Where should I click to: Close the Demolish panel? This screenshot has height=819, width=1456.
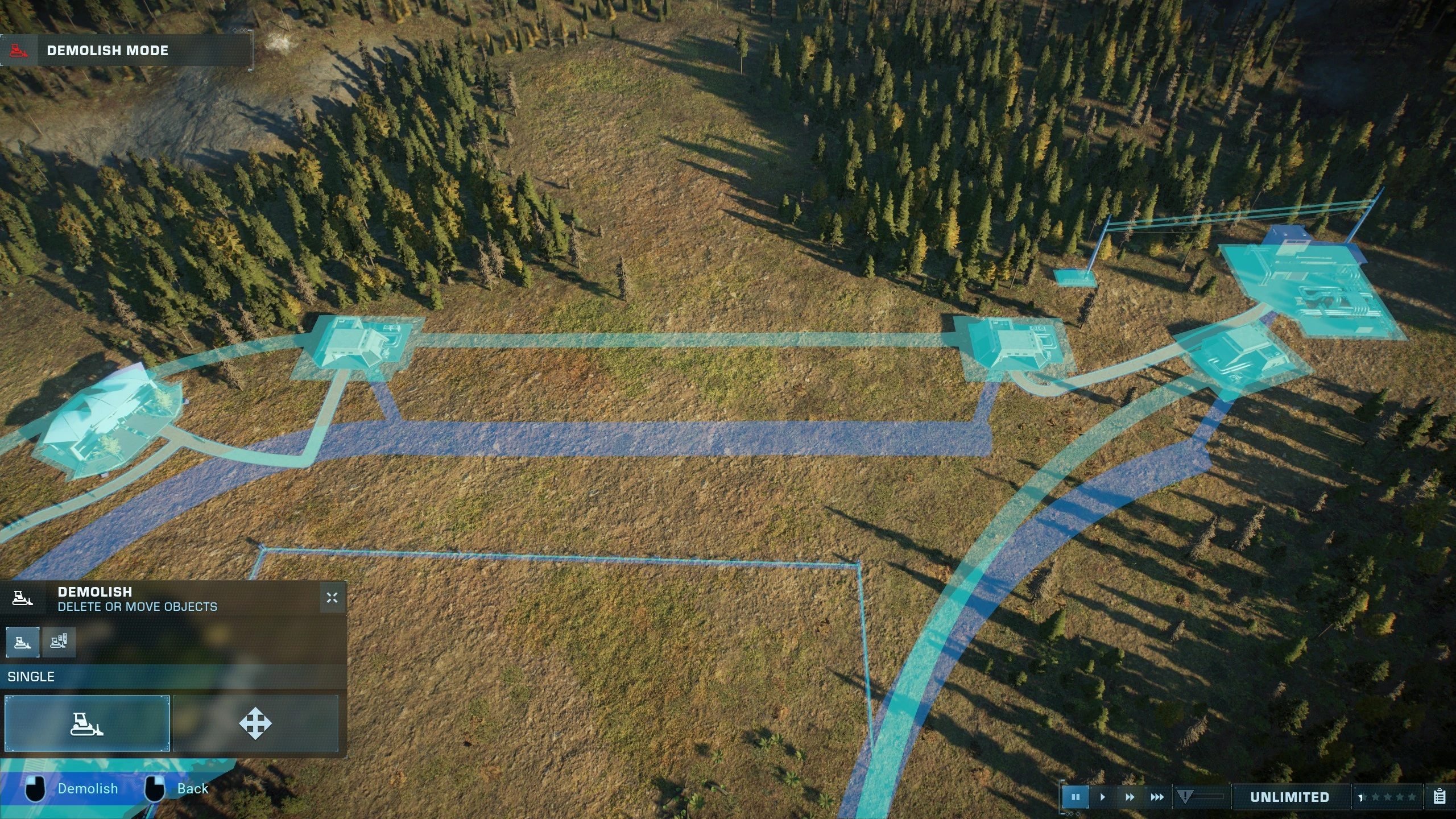point(332,598)
